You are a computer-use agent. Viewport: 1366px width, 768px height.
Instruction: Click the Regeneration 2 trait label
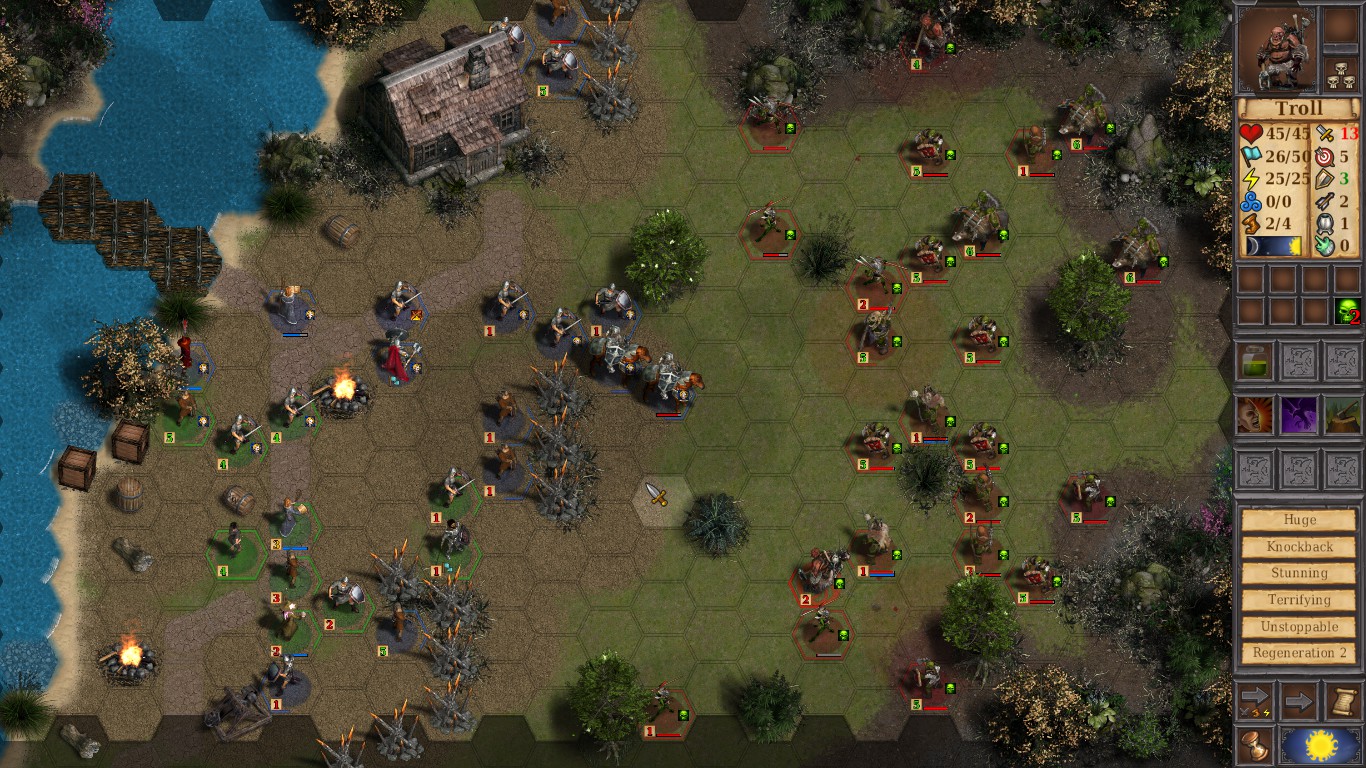point(1299,653)
